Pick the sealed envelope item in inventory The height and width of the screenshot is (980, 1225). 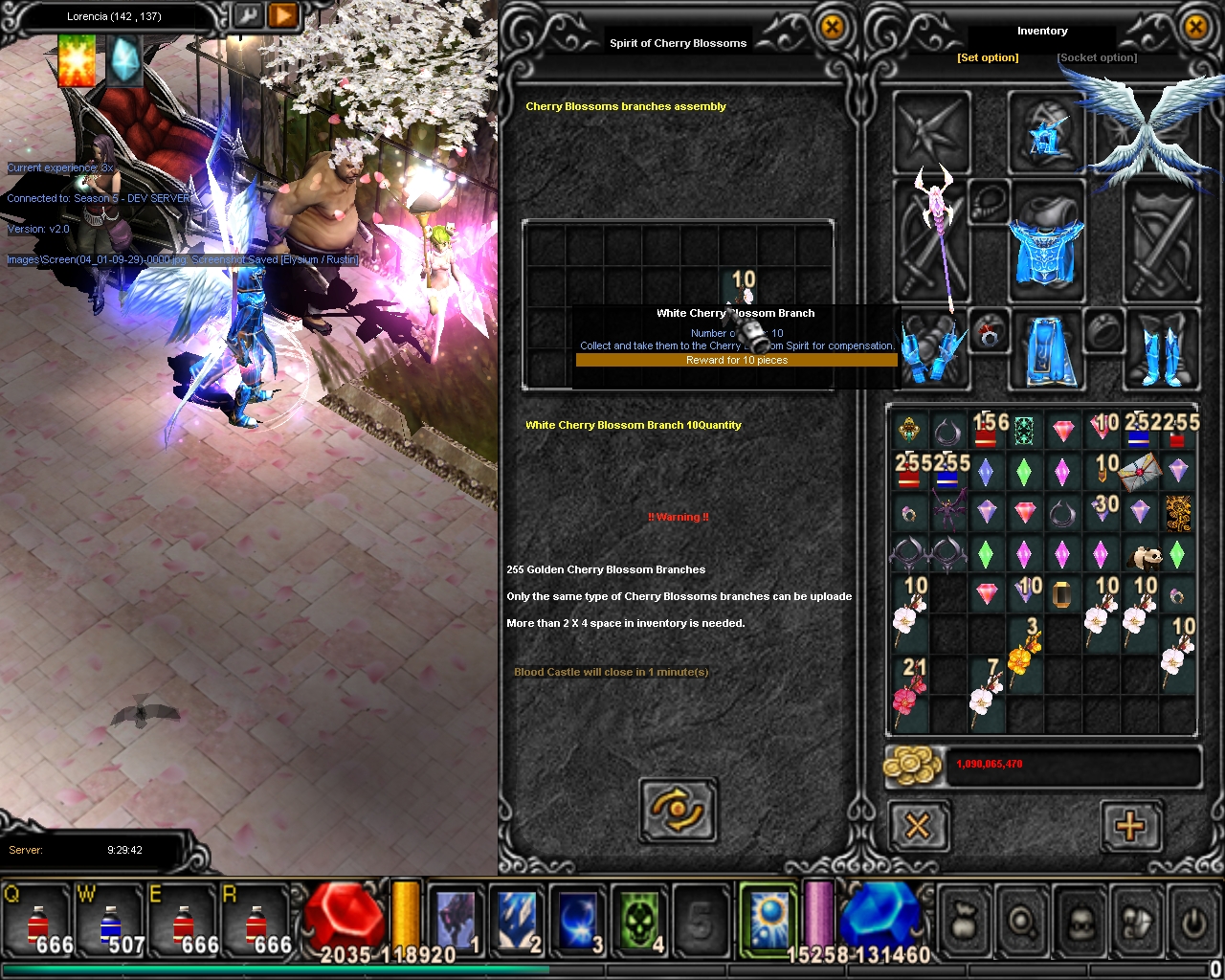[x=1139, y=472]
